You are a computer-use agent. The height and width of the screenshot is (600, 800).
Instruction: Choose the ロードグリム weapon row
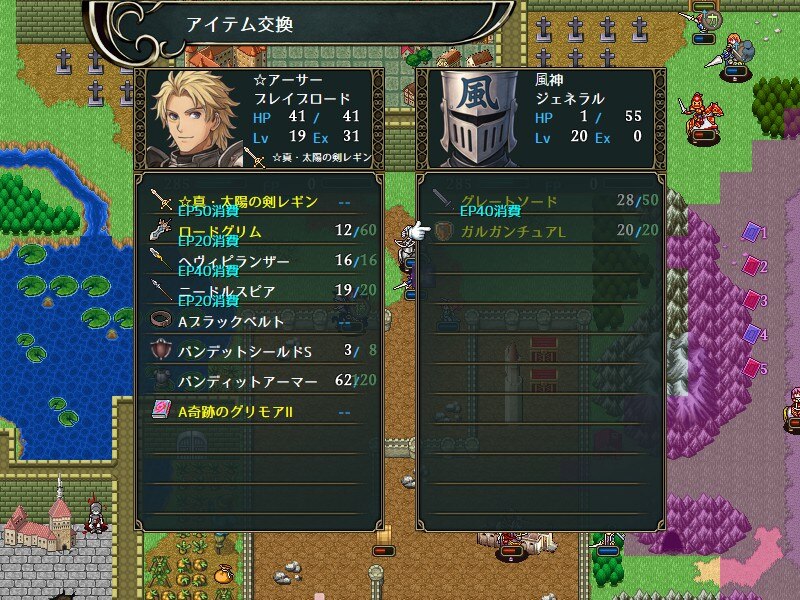click(258, 232)
